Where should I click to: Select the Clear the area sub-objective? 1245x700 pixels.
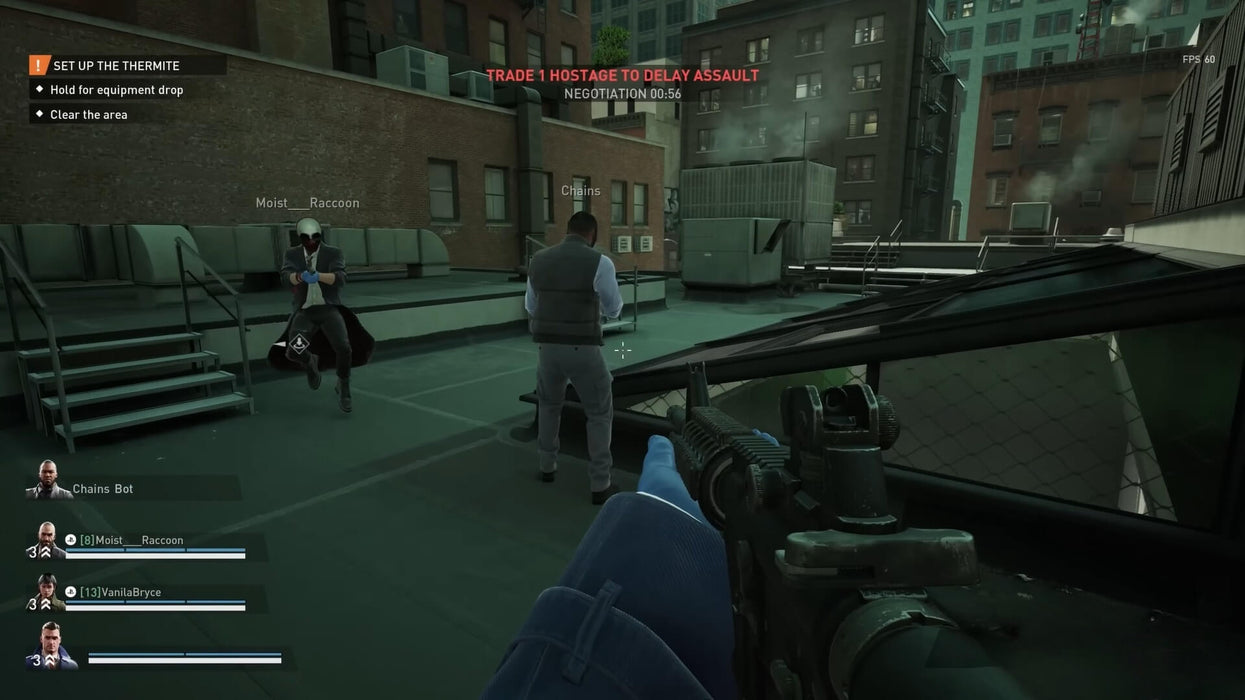click(89, 115)
